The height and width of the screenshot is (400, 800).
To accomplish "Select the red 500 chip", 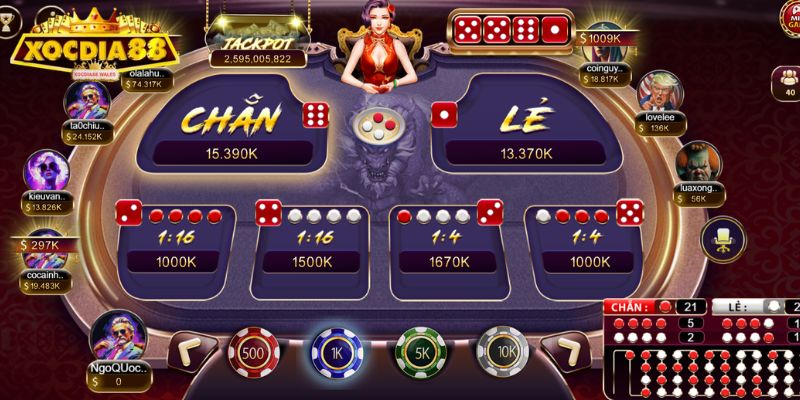I will click(x=252, y=354).
